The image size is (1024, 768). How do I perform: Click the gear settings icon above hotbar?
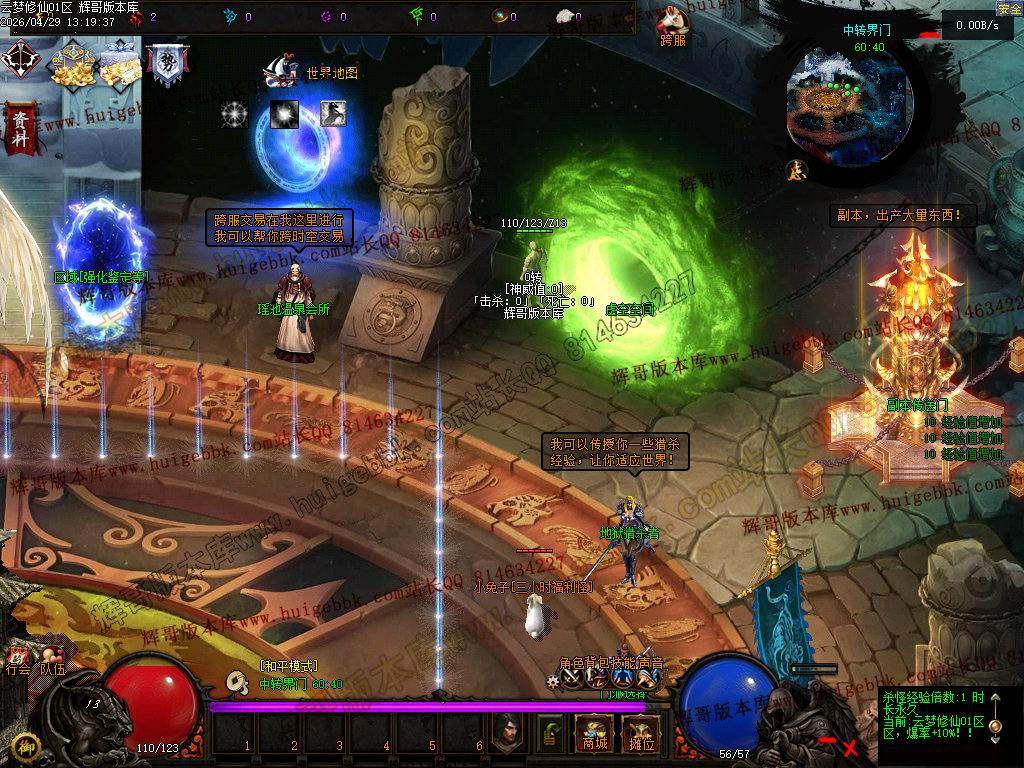pos(553,680)
